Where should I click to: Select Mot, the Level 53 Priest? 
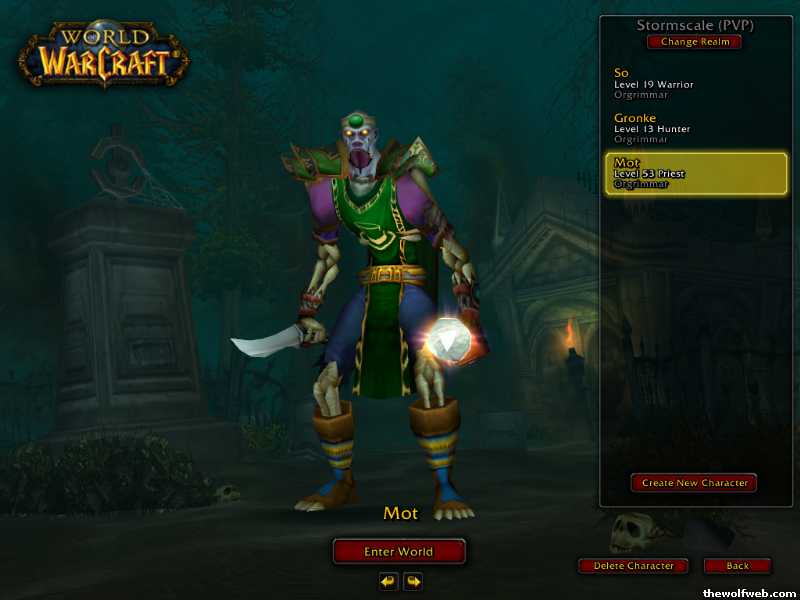tap(696, 173)
